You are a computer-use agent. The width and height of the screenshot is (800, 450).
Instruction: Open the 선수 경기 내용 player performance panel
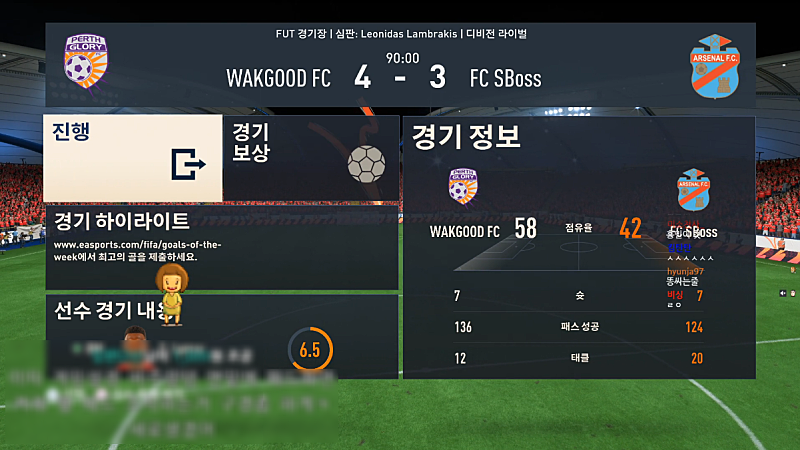222,336
